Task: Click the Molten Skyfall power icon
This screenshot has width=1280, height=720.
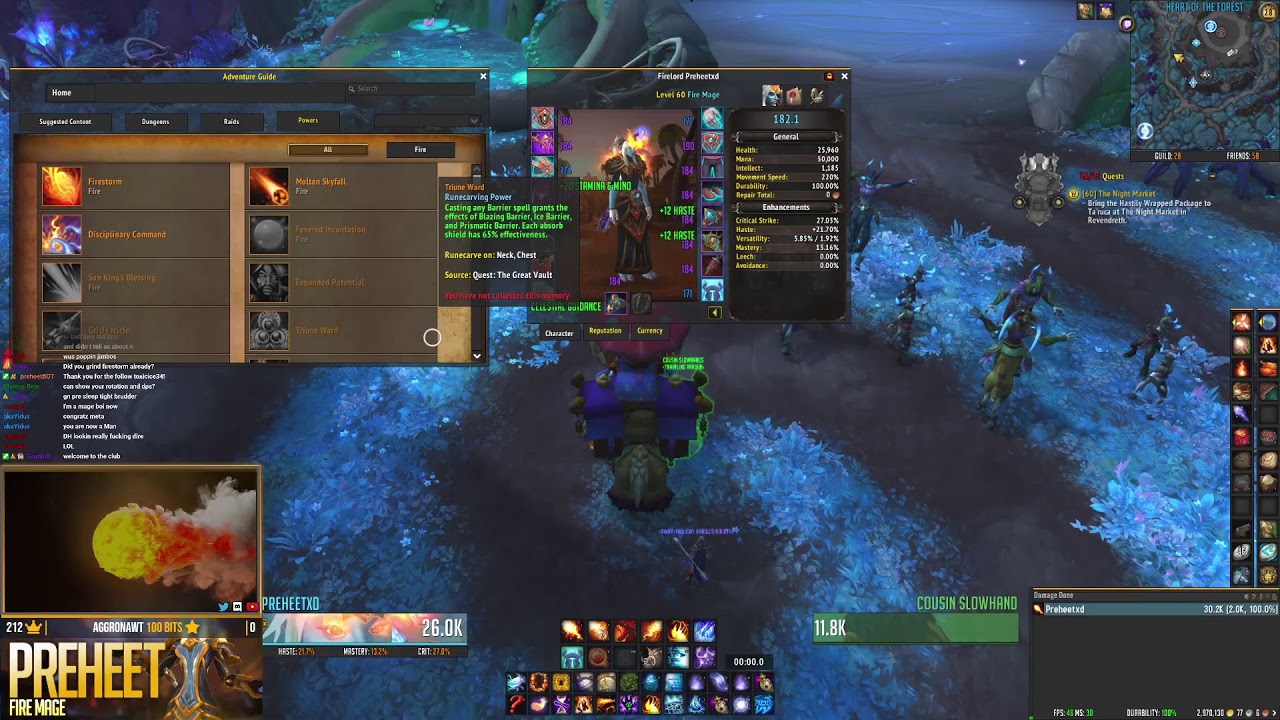Action: pyautogui.click(x=268, y=186)
